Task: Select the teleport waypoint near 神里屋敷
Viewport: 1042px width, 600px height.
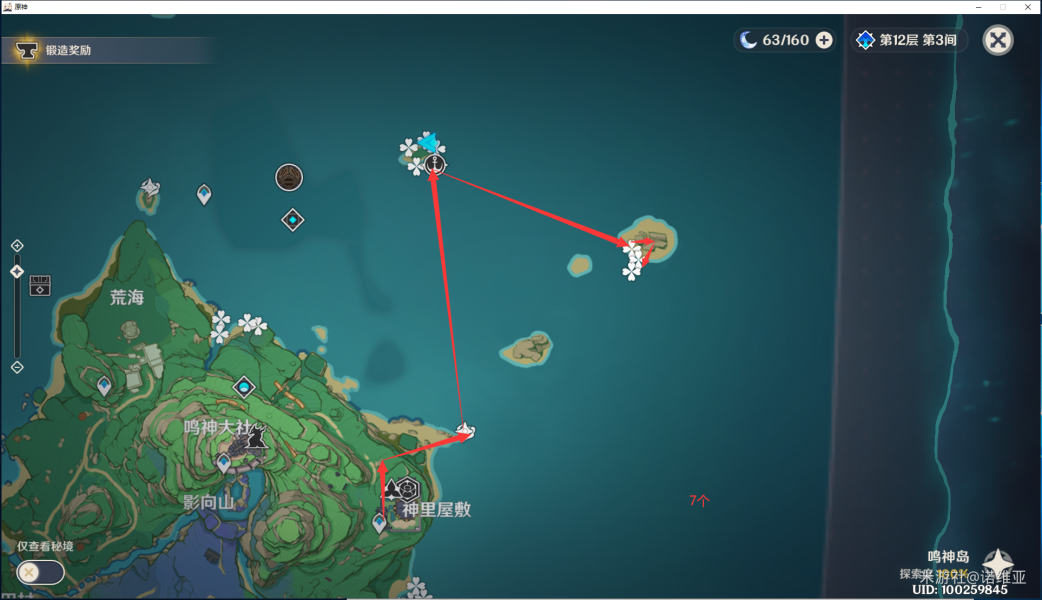Action: tap(380, 522)
